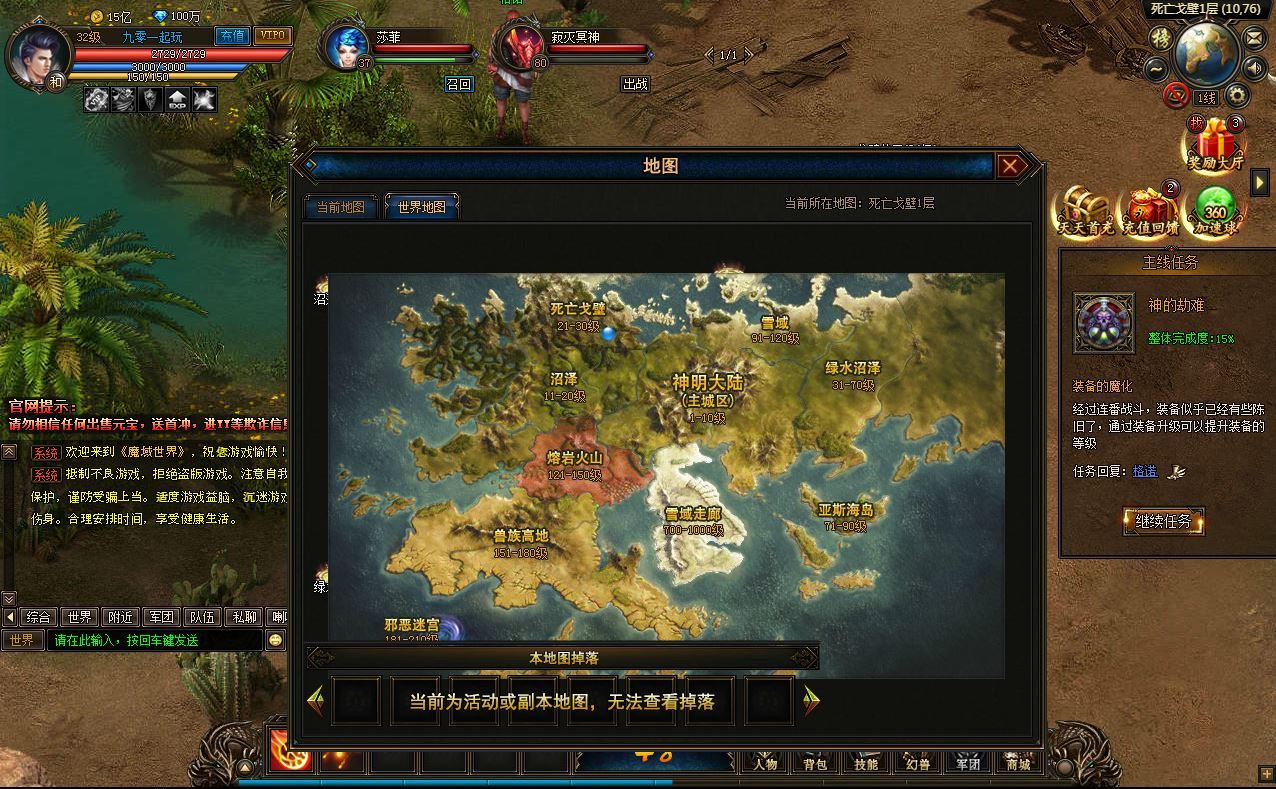Click the 充值 recharge button
Viewport: 1276px width, 789px height.
click(x=232, y=36)
